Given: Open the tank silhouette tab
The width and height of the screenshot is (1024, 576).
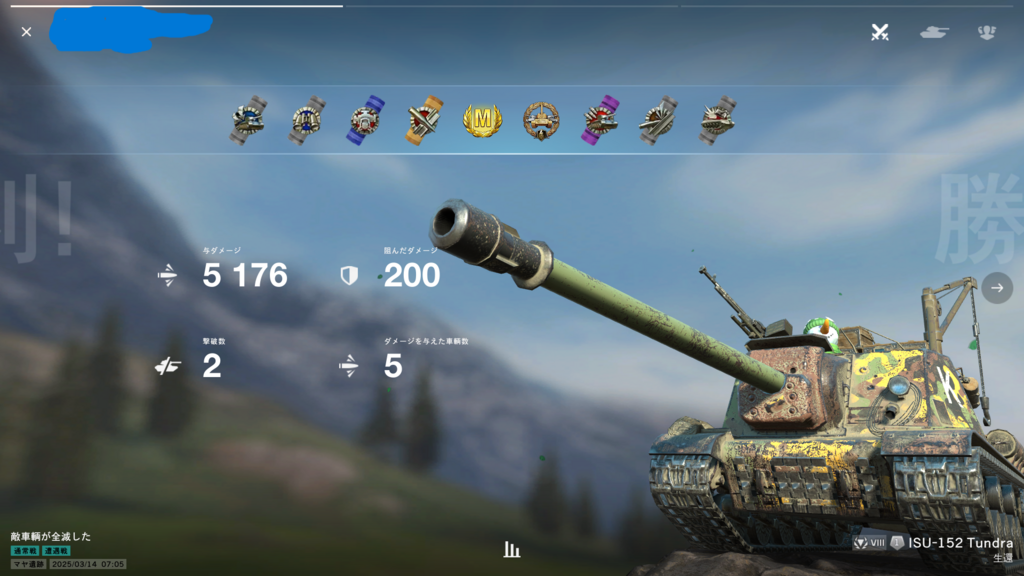Looking at the screenshot, I should tap(934, 32).
